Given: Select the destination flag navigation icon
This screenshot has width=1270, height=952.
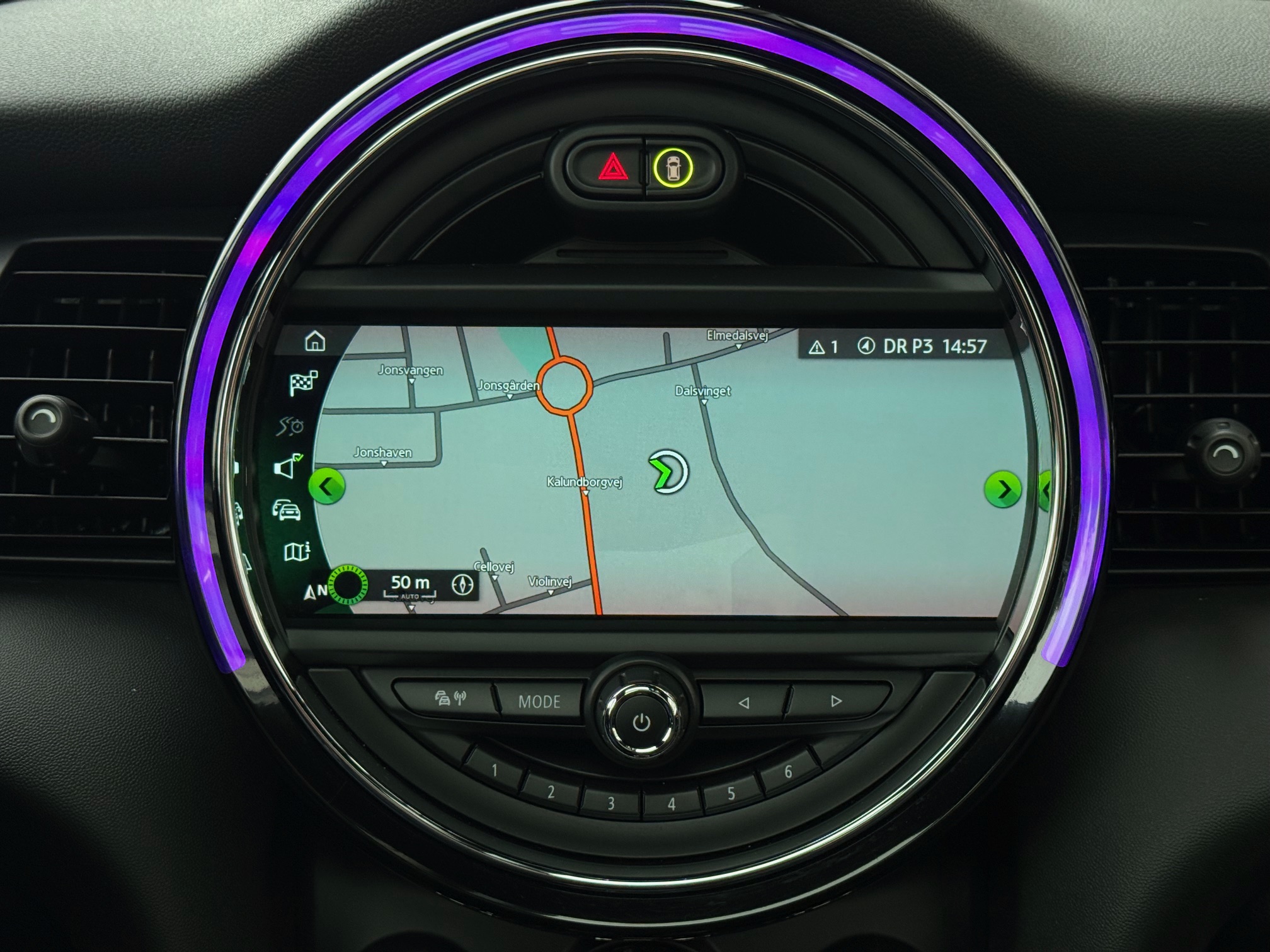Looking at the screenshot, I should click(x=304, y=383).
